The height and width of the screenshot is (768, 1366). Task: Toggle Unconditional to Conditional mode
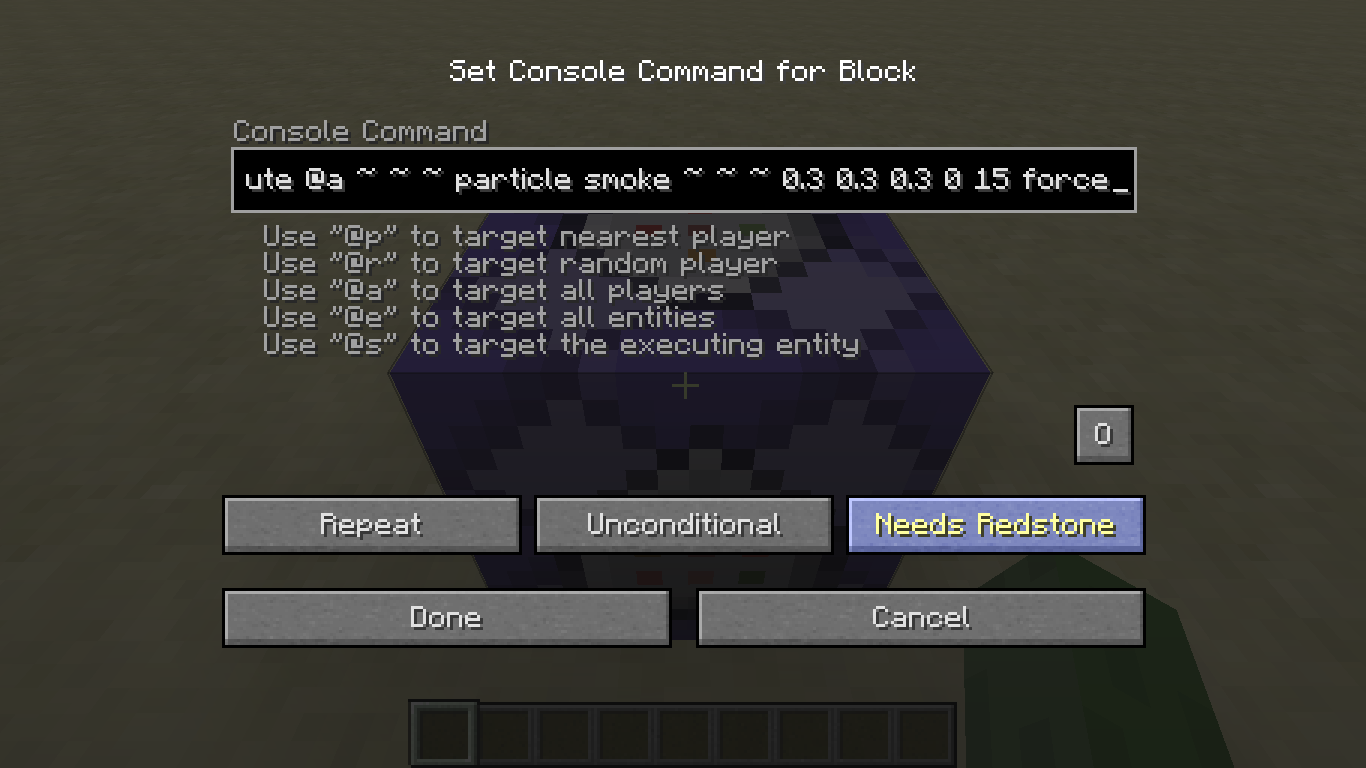coord(683,524)
